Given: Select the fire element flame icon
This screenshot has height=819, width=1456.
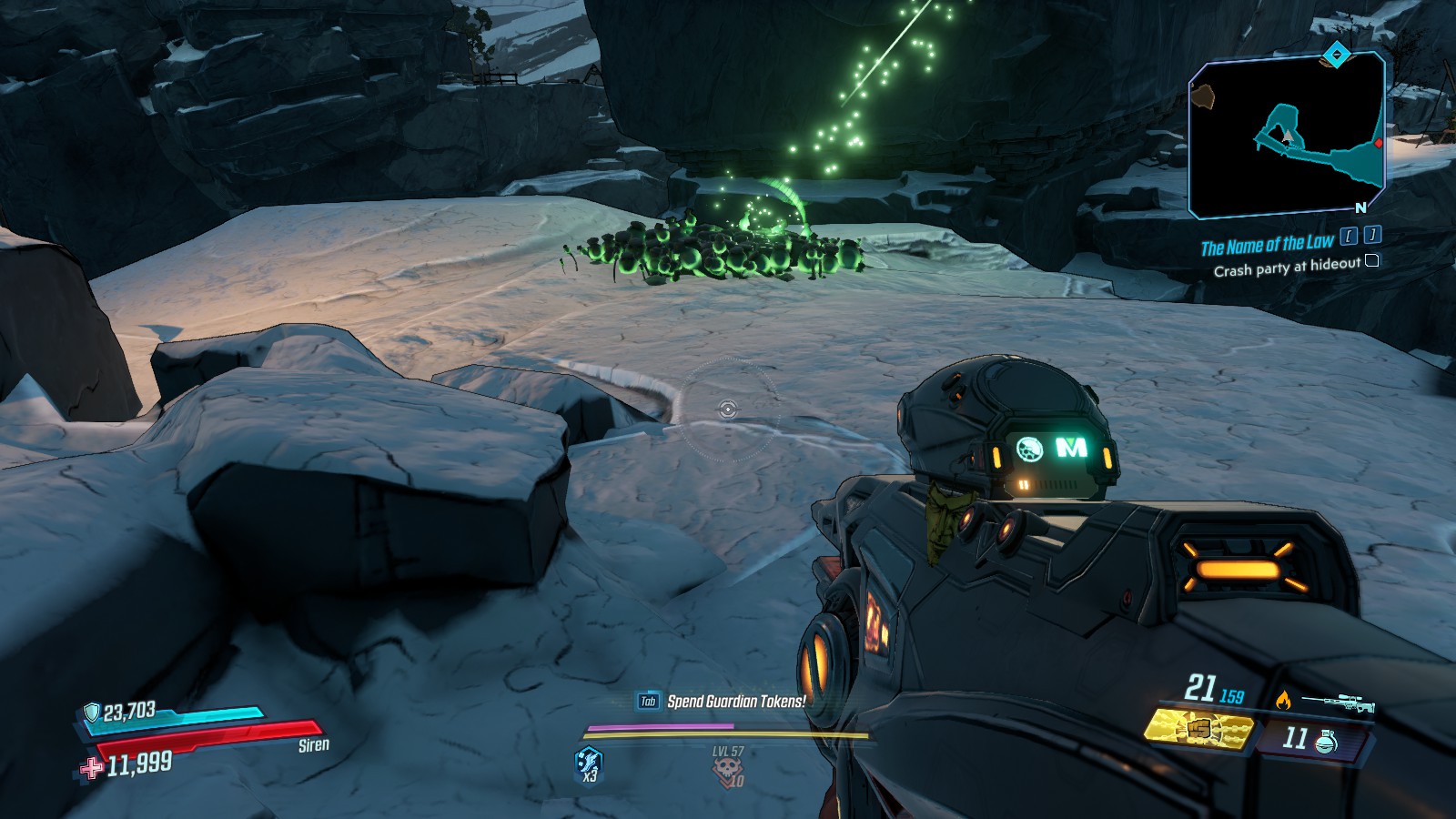Looking at the screenshot, I should pyautogui.click(x=1282, y=700).
